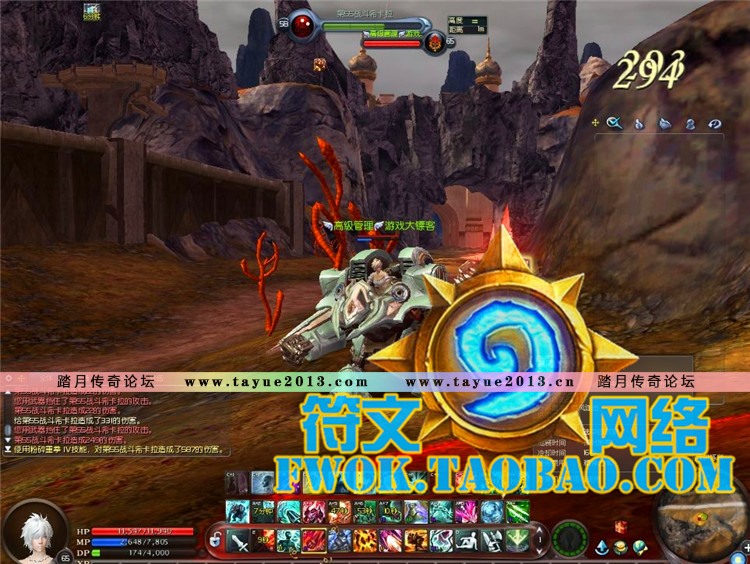
Task: Use the green downward arrow skill
Action: [517, 540]
